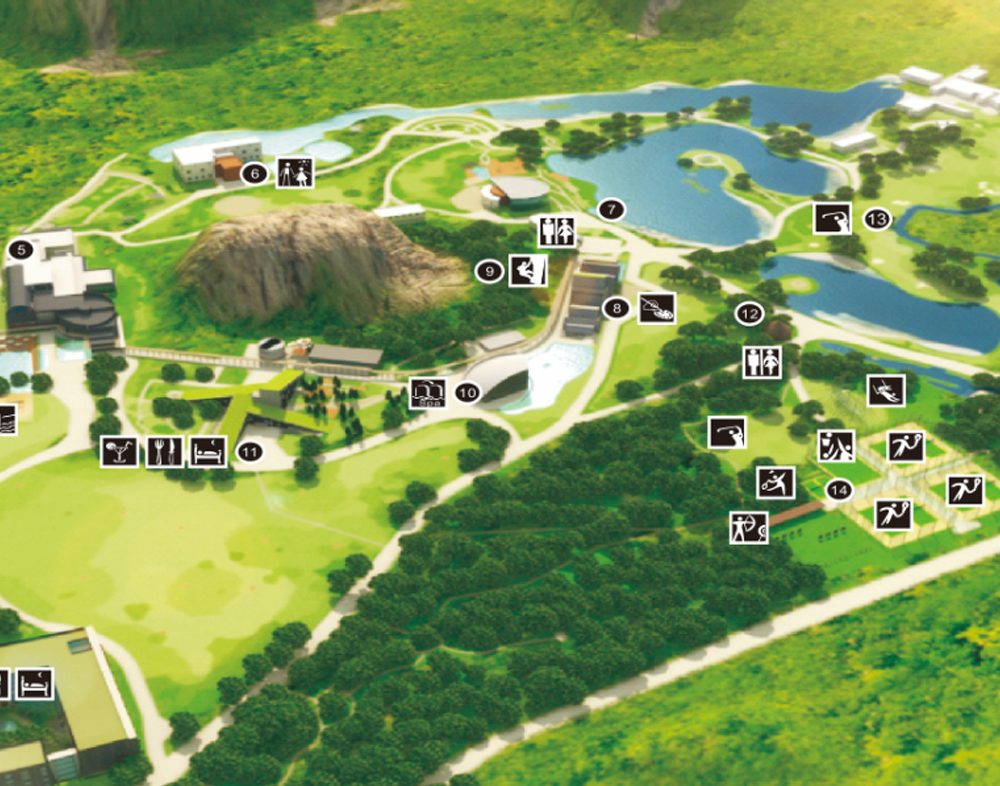This screenshot has width=1000, height=786.
Task: Choose the number 13 map marker
Action: coord(877,219)
